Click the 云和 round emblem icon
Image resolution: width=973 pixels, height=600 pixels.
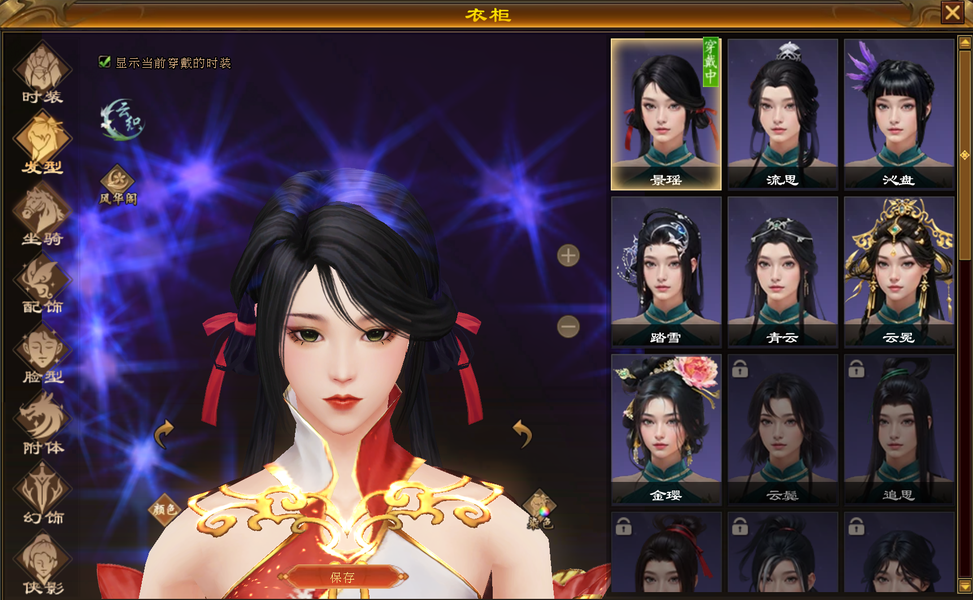pos(121,119)
